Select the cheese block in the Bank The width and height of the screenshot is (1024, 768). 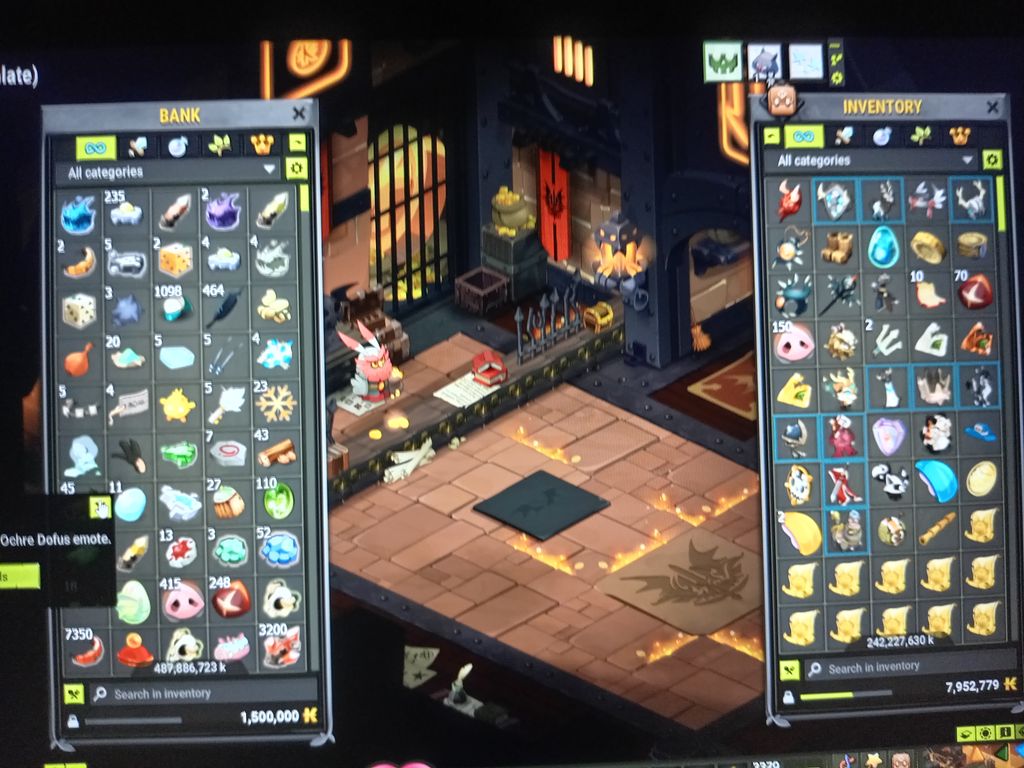point(175,260)
